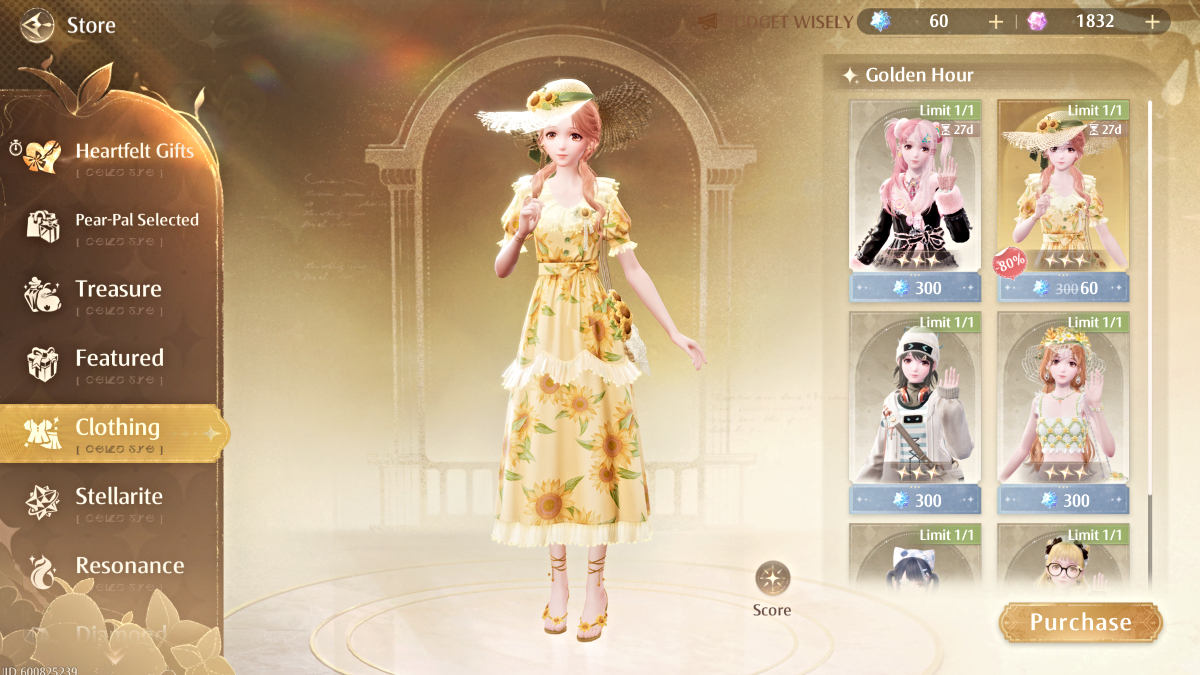Screen dimensions: 1200x675
Task: Select the discounted sunflower dress outfit
Action: [x=1063, y=190]
